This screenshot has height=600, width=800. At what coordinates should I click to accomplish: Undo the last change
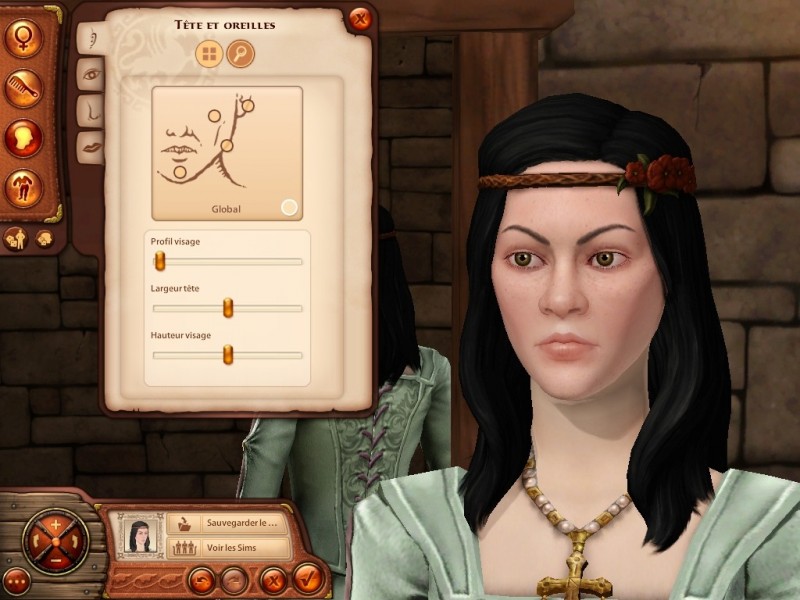click(x=201, y=579)
